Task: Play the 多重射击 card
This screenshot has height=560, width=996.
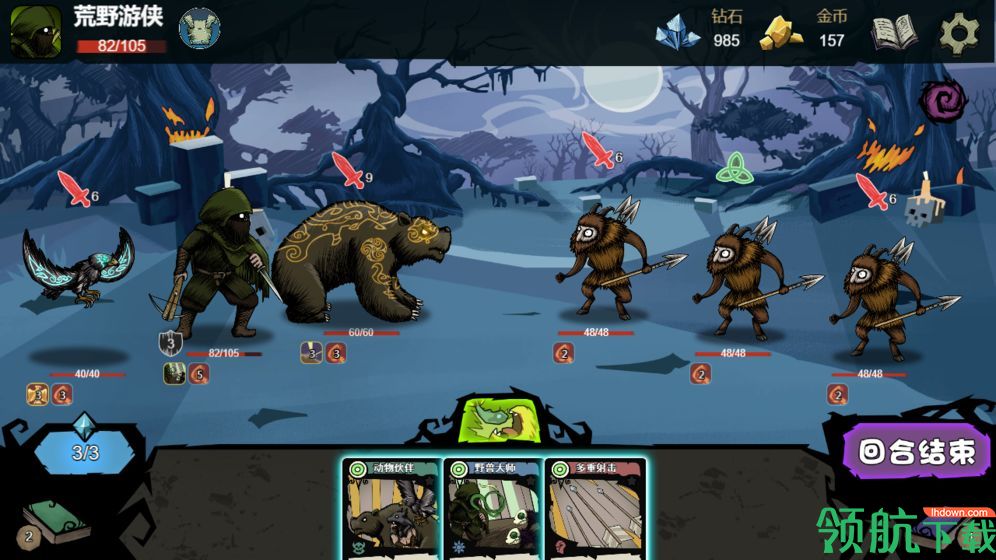Action: point(595,508)
